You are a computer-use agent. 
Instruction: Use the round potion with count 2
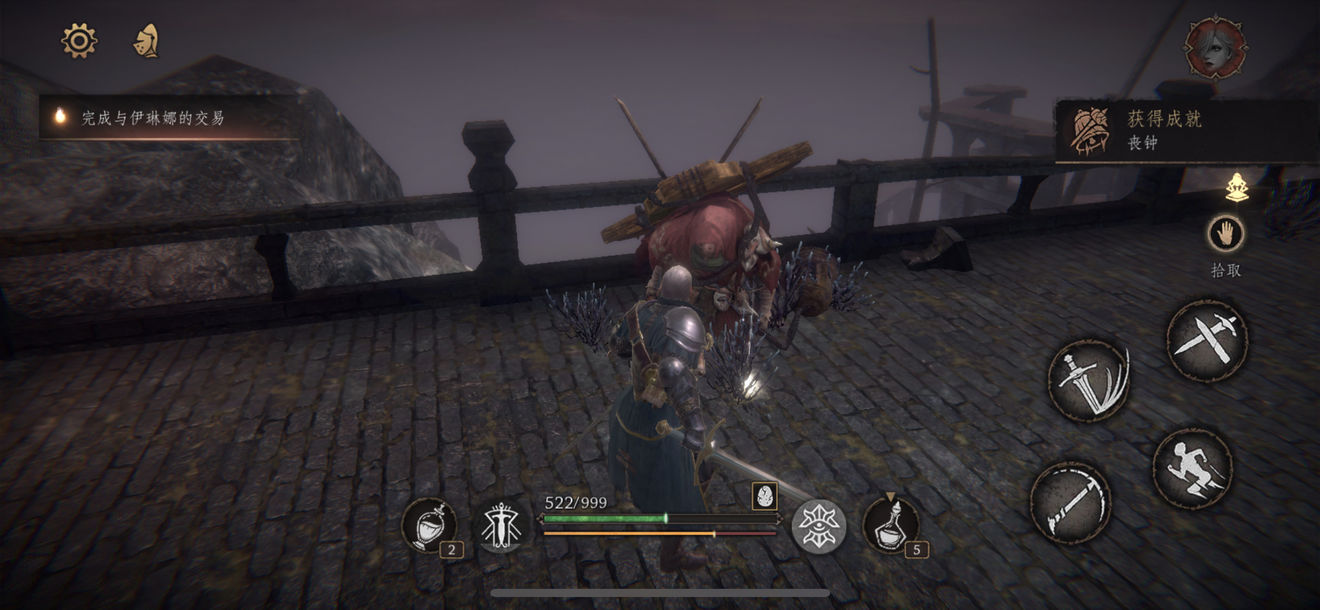[x=429, y=524]
